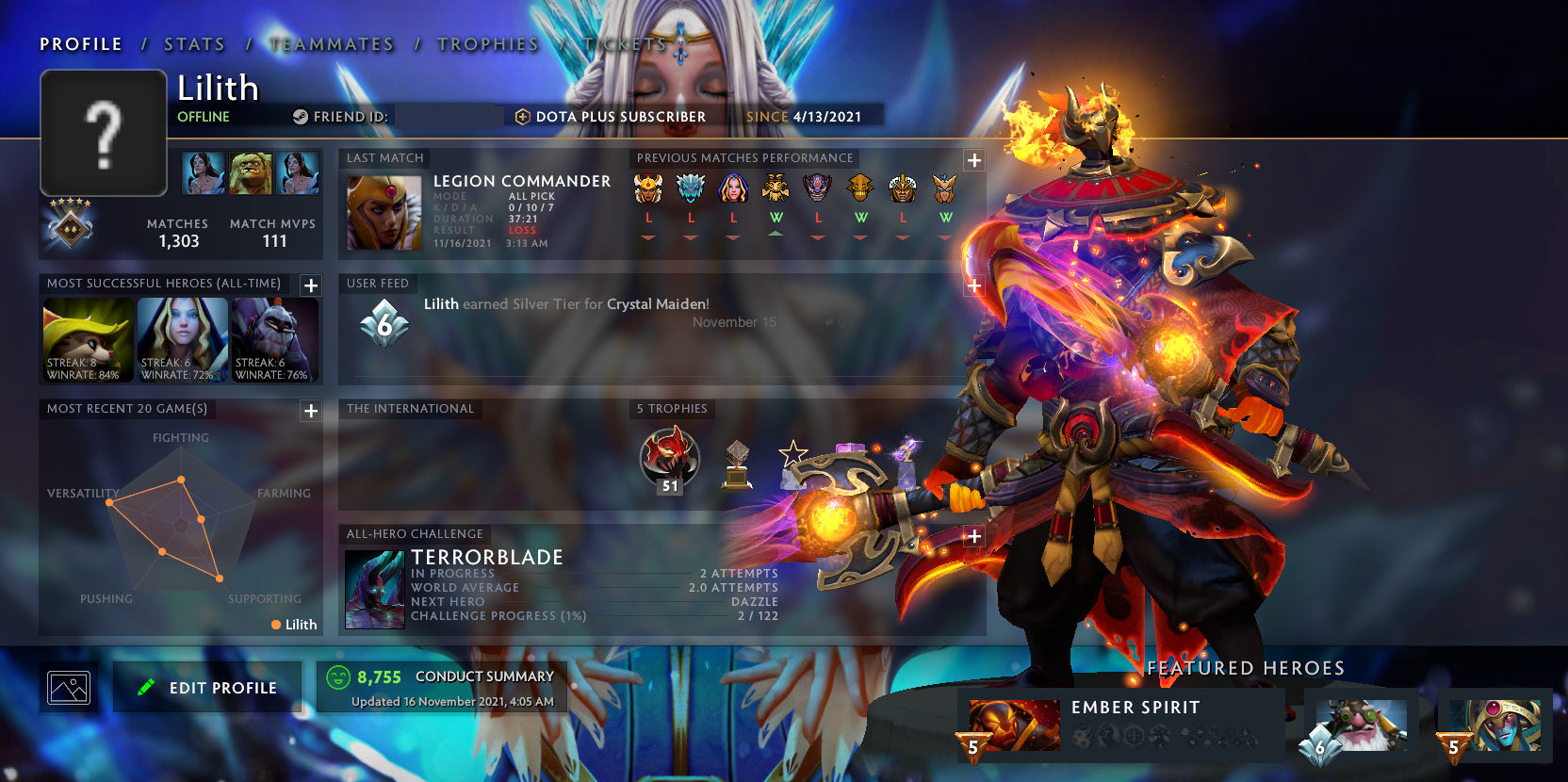The height and width of the screenshot is (782, 1568).
Task: Click the Lilith name link in User Feed
Action: pyautogui.click(x=439, y=304)
